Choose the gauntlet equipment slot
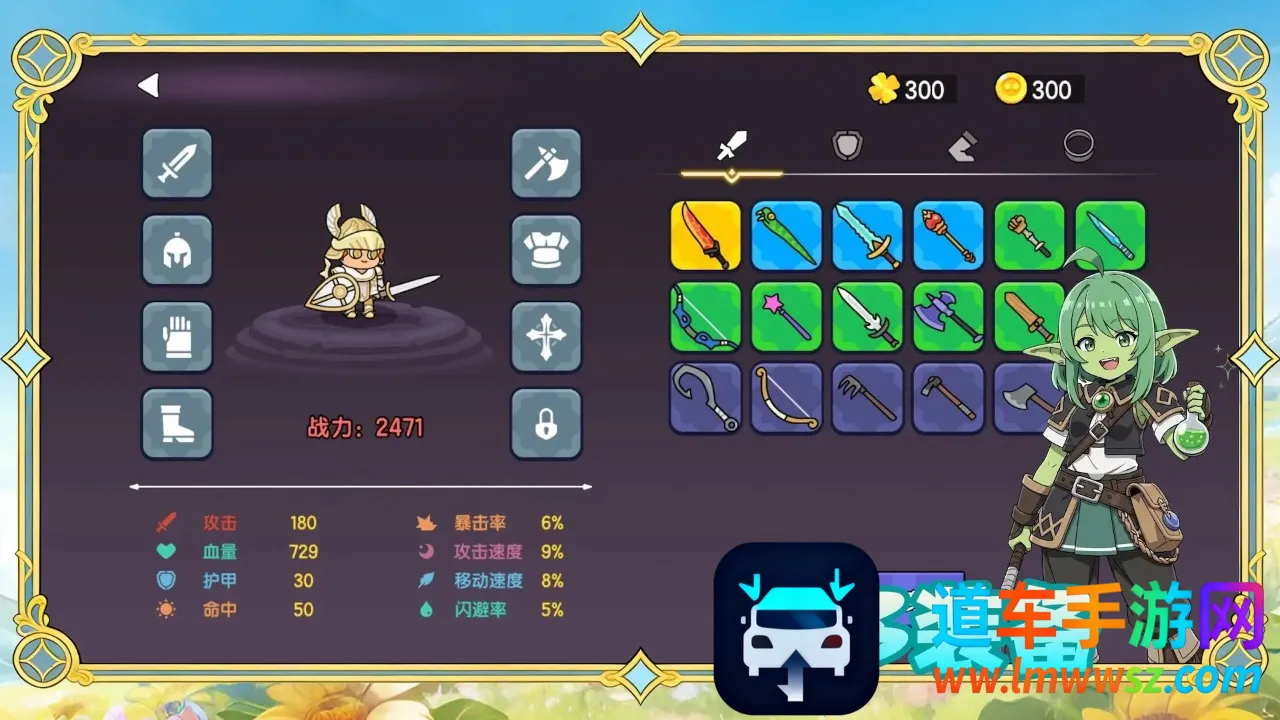The width and height of the screenshot is (1280, 720). tap(177, 337)
